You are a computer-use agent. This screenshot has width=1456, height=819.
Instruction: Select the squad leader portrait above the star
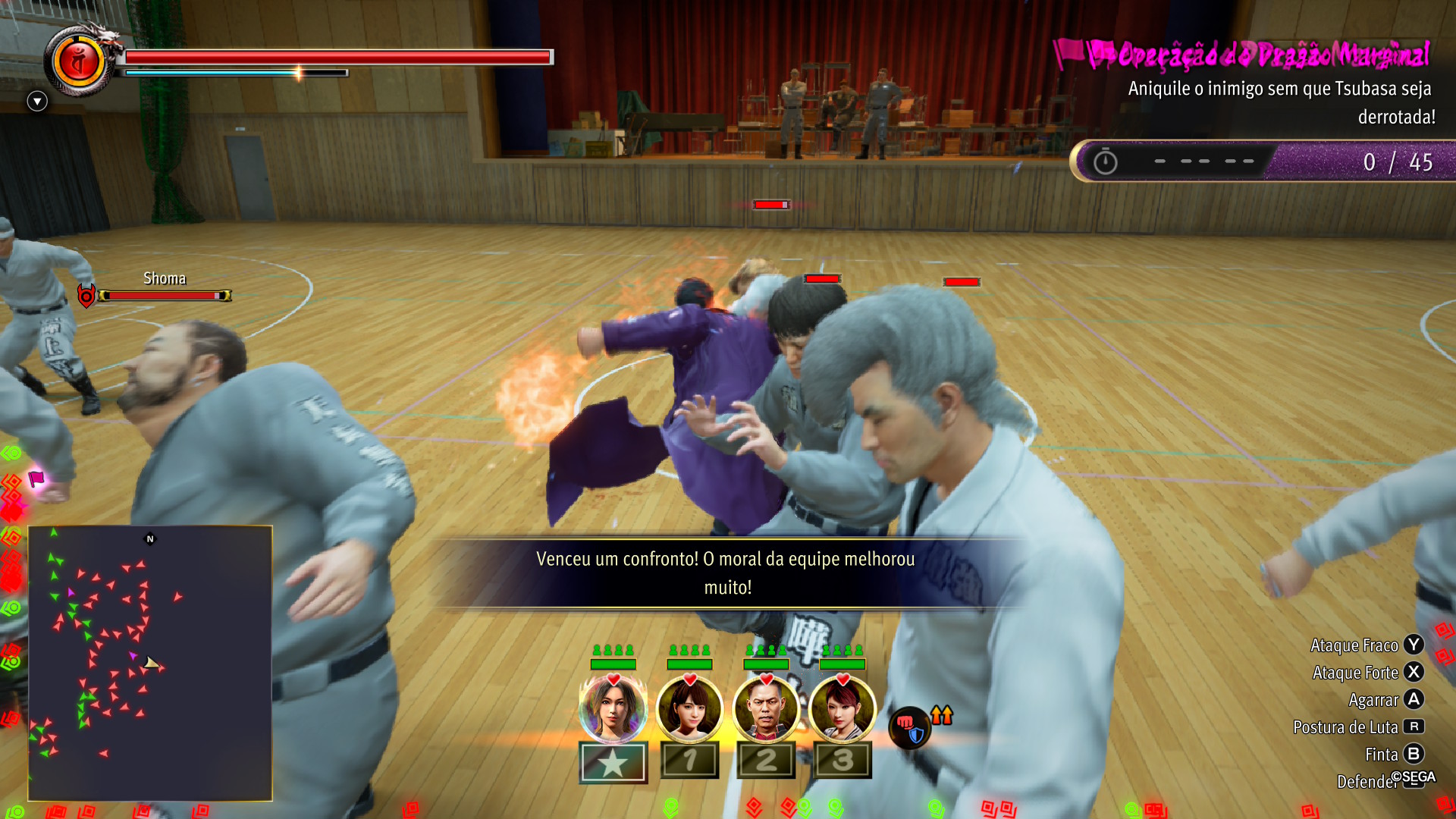coord(613,709)
